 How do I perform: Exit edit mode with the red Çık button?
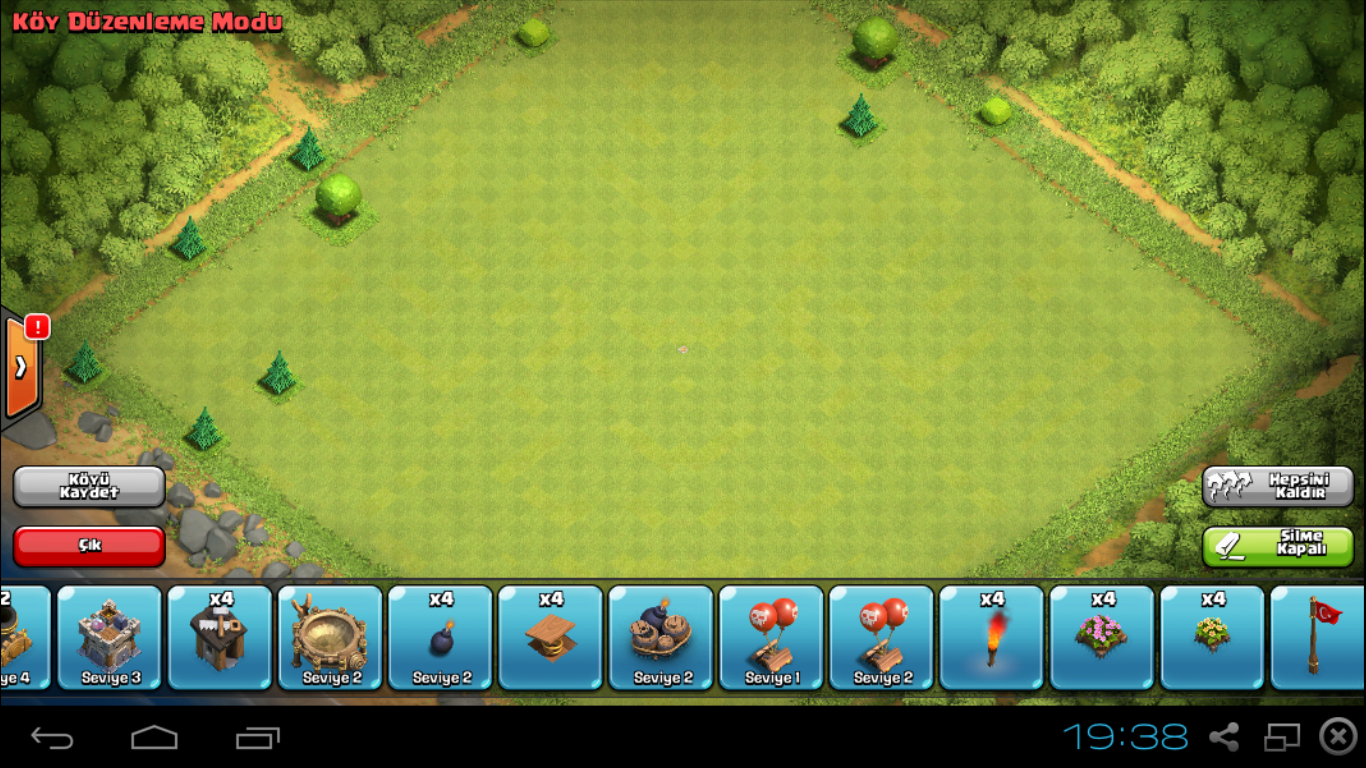[x=89, y=546]
